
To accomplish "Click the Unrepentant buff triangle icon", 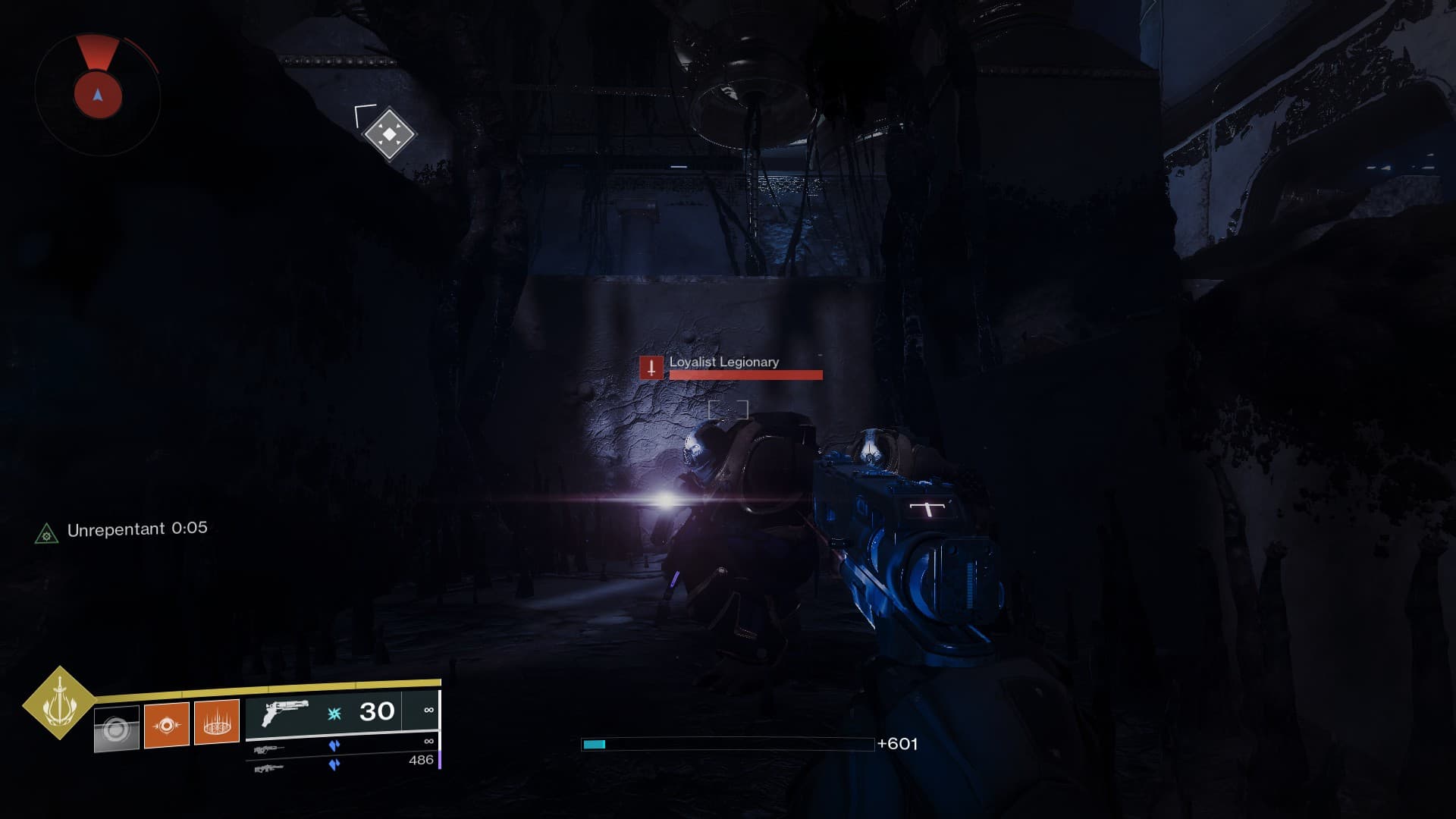I will click(x=46, y=535).
